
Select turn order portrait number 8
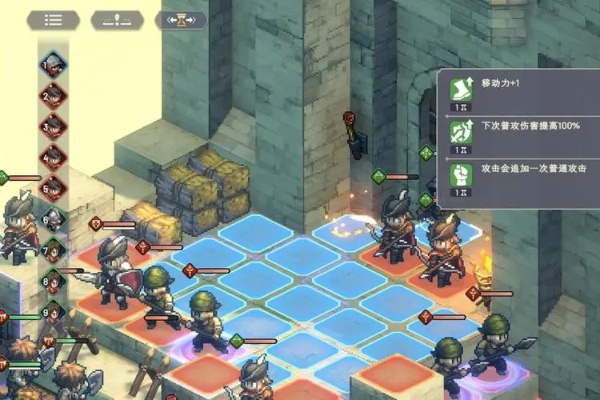click(53, 283)
